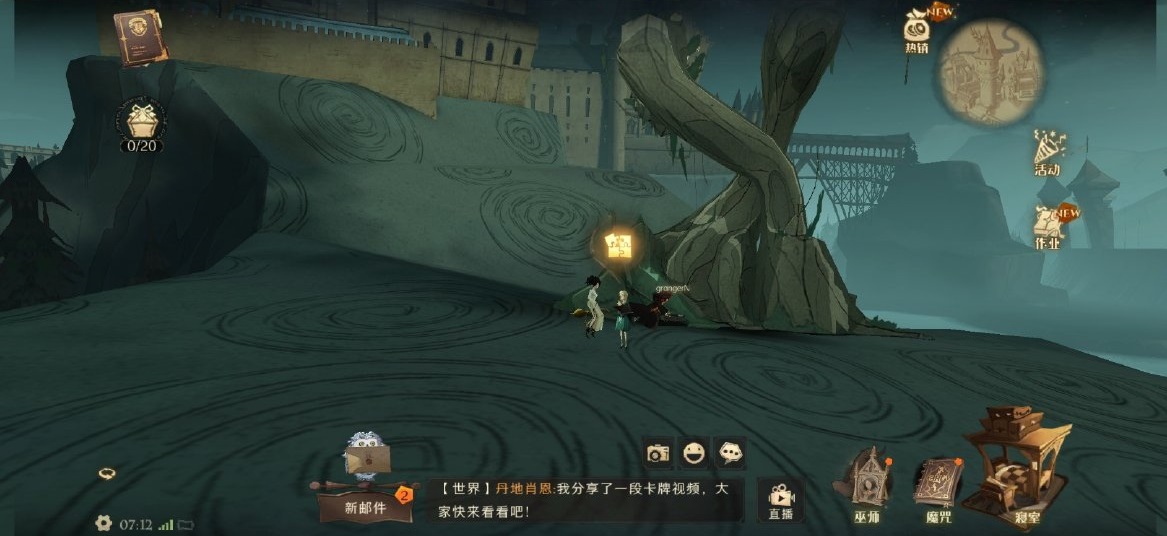Viewport: 1167px width, 536px height.
Task: Click the small golden rotate arrow icon
Action: coord(106,473)
